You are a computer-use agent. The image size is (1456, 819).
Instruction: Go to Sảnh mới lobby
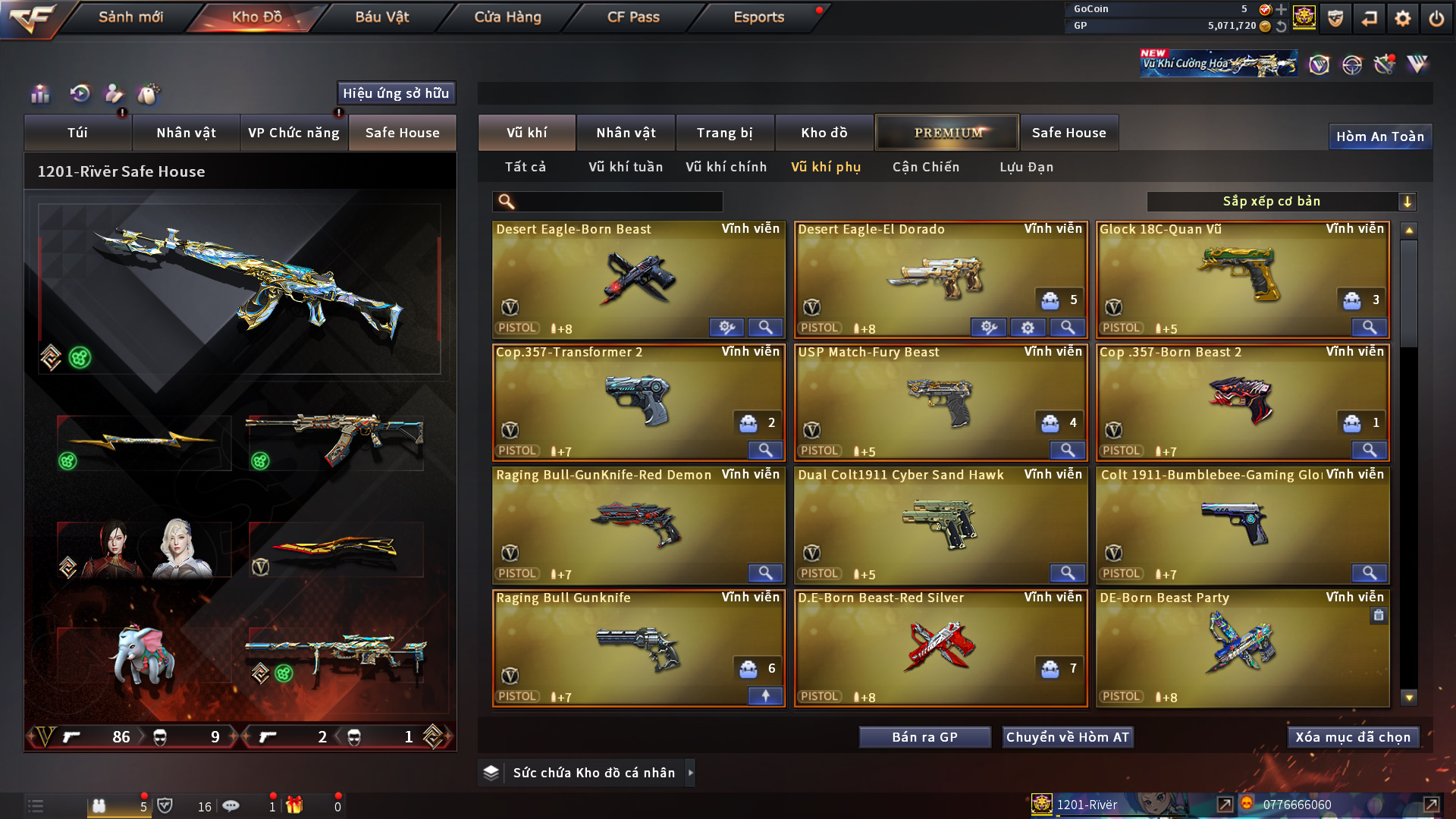[x=130, y=17]
